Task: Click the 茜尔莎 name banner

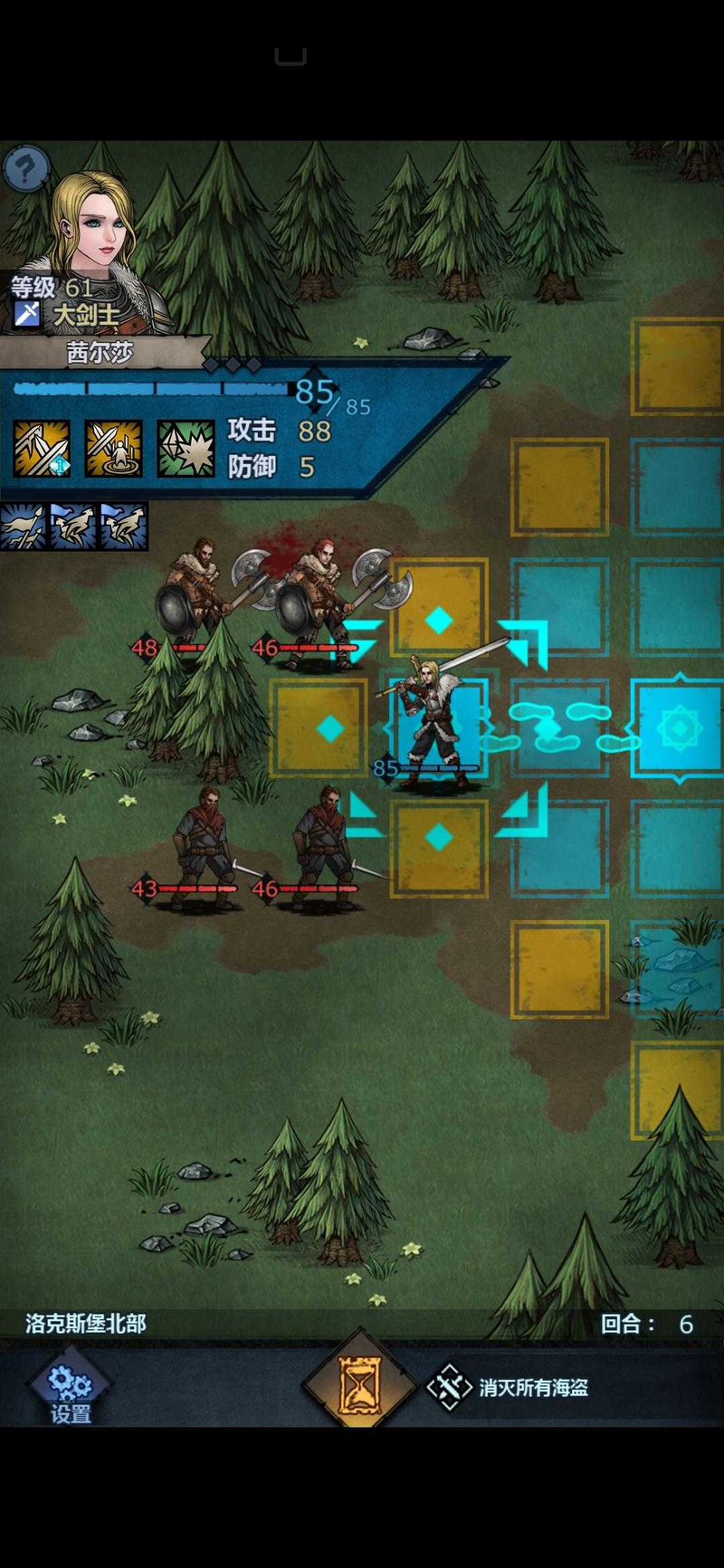Action: click(100, 352)
